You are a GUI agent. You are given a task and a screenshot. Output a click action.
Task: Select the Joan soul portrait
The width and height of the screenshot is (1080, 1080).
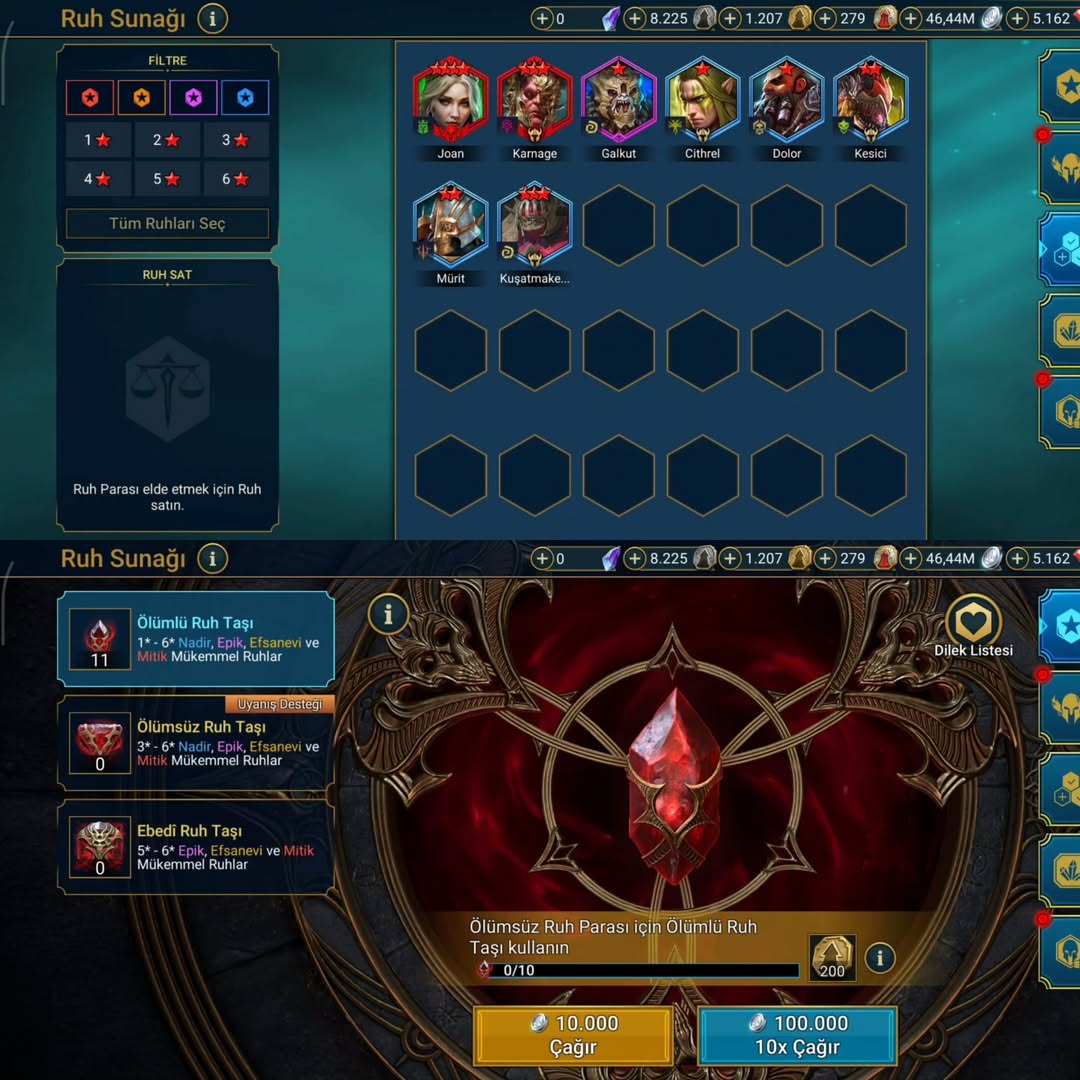coord(451,101)
